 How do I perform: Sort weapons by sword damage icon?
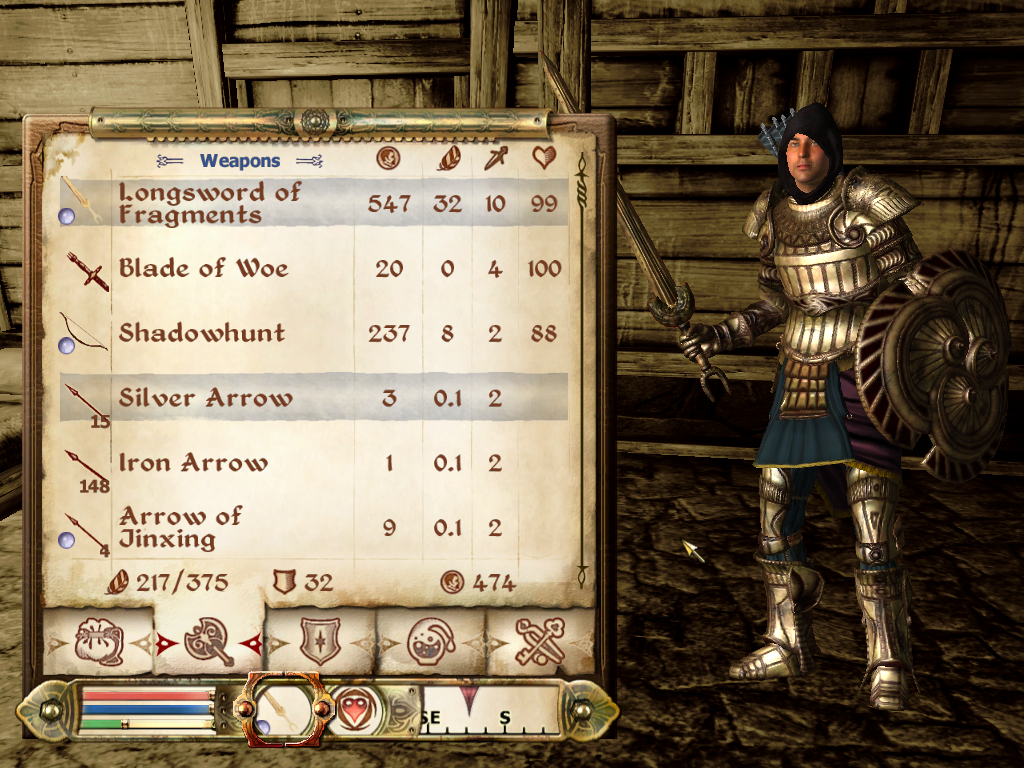click(495, 158)
